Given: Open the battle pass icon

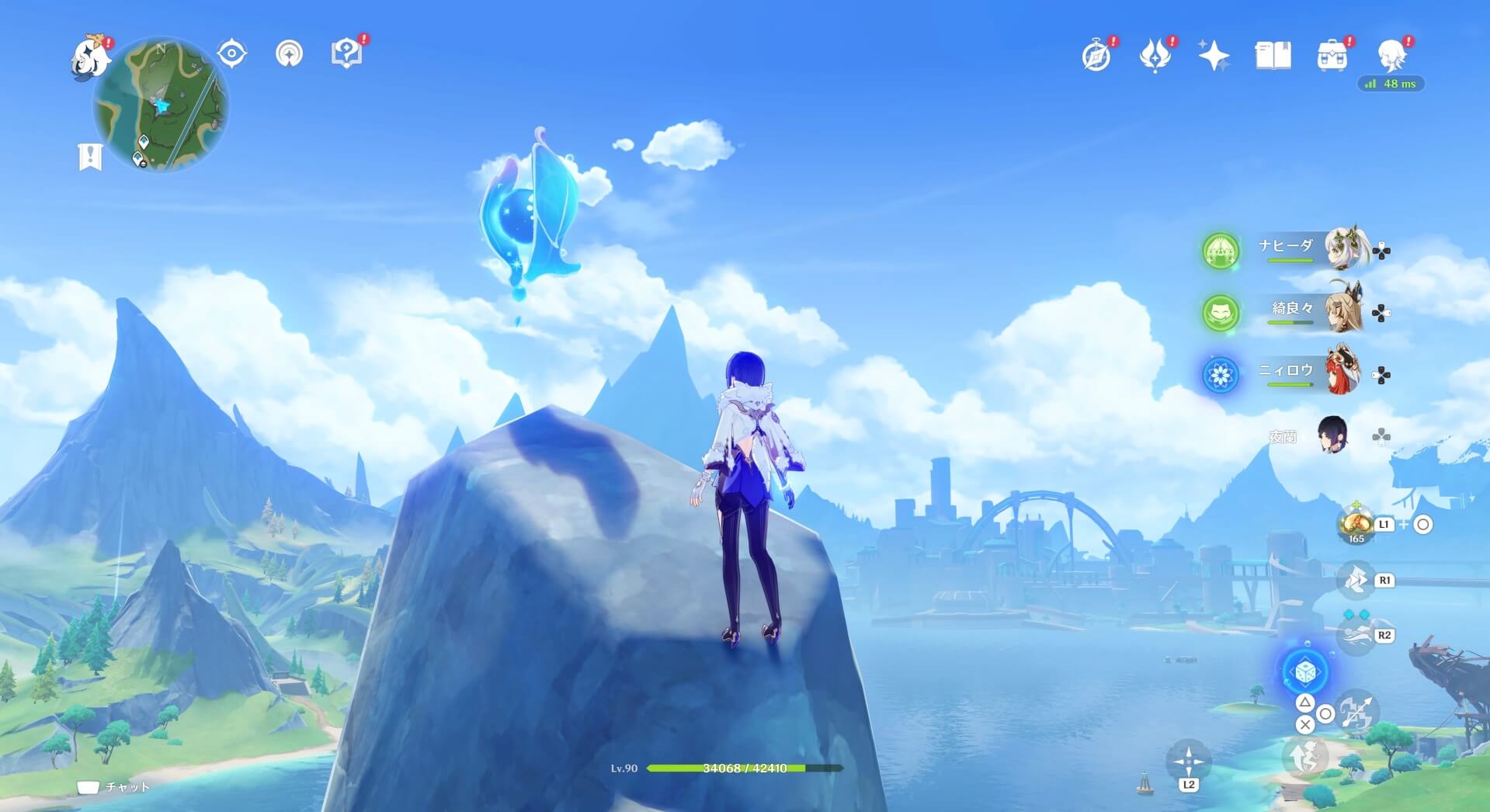Looking at the screenshot, I should coord(1155,56).
